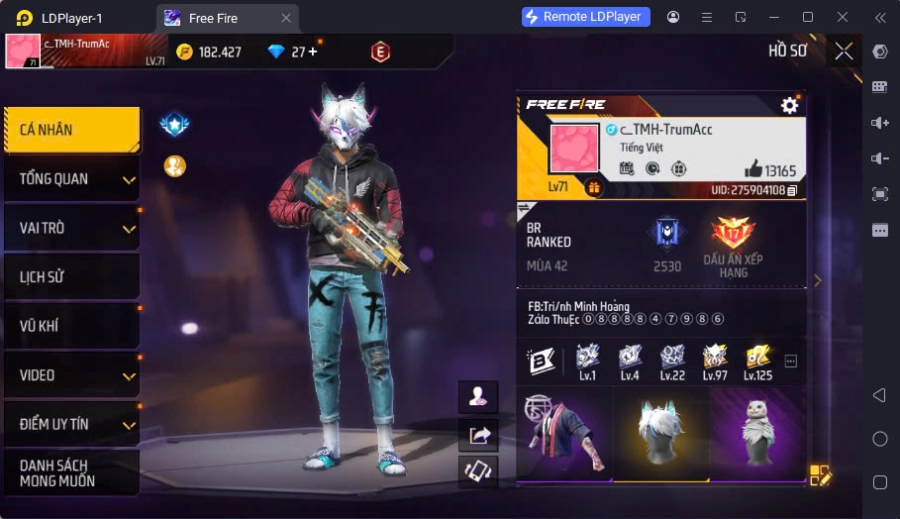Close the Free Fire LDPlayer tab

click(x=286, y=18)
